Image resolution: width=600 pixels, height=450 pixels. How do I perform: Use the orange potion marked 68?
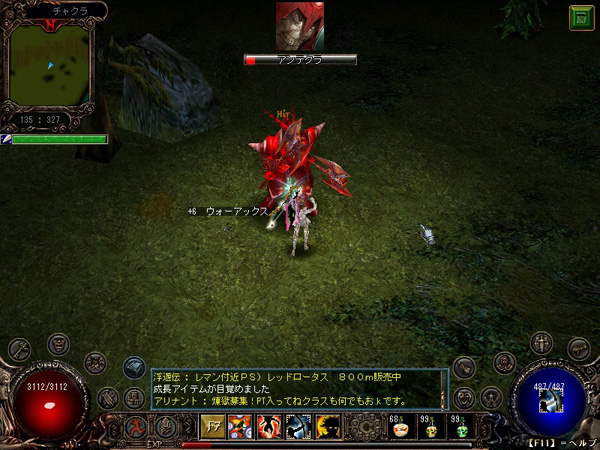click(399, 429)
